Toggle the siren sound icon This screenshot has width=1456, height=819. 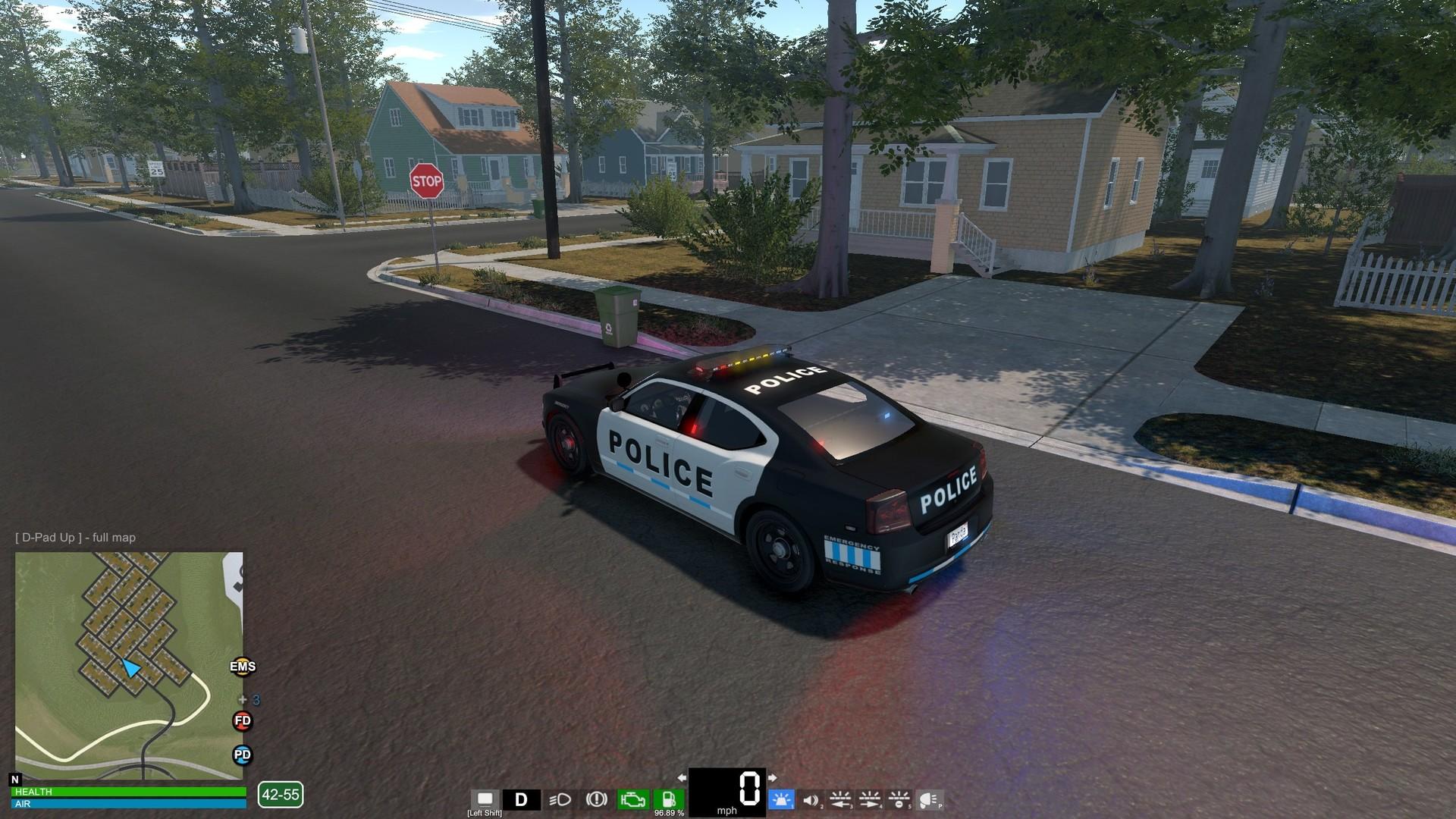pos(811,799)
